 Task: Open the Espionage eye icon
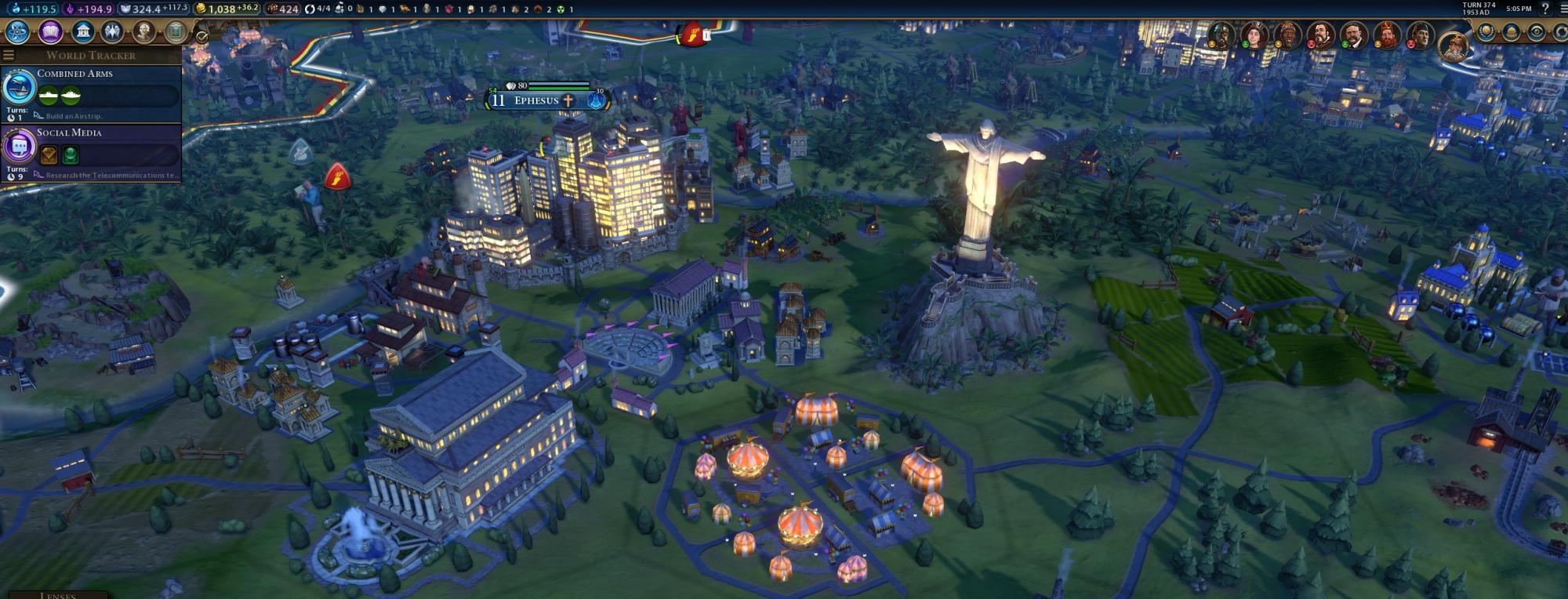click(x=1537, y=33)
